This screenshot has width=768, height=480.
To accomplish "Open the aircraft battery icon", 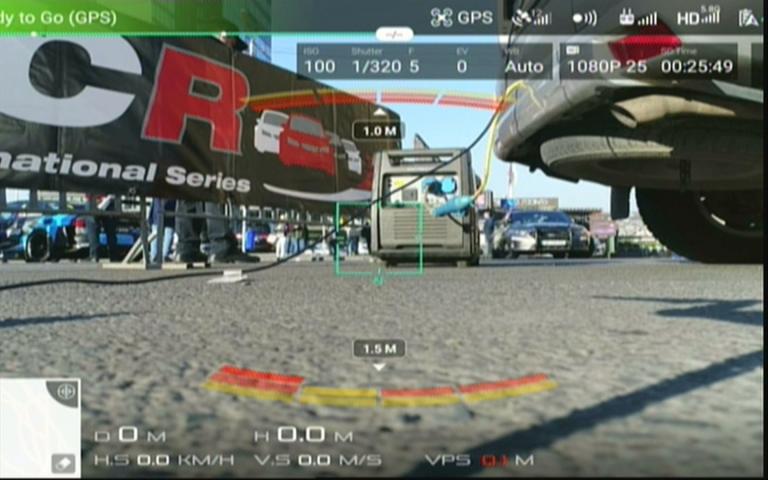I will 750,17.
